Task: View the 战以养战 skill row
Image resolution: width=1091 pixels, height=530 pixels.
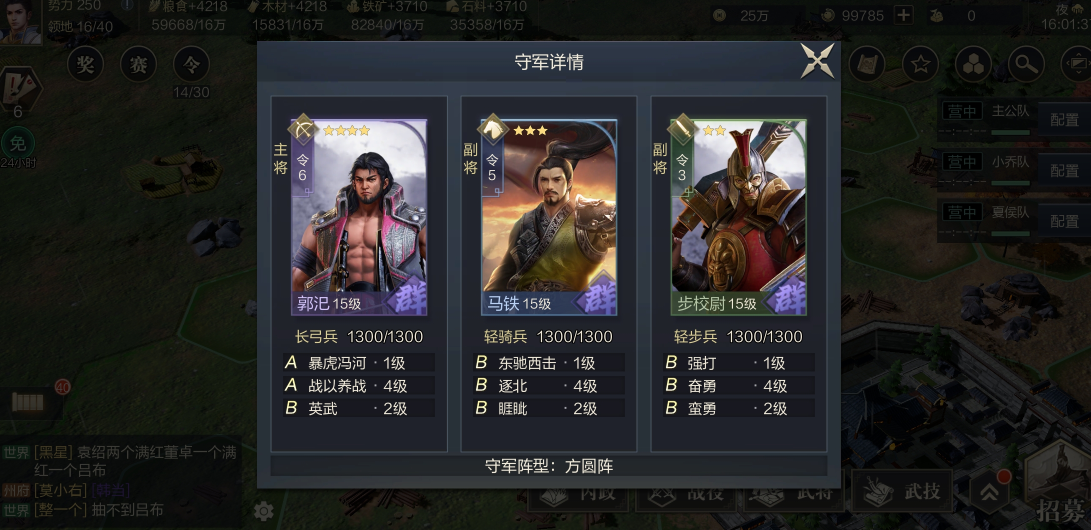Action: pyautogui.click(x=359, y=385)
